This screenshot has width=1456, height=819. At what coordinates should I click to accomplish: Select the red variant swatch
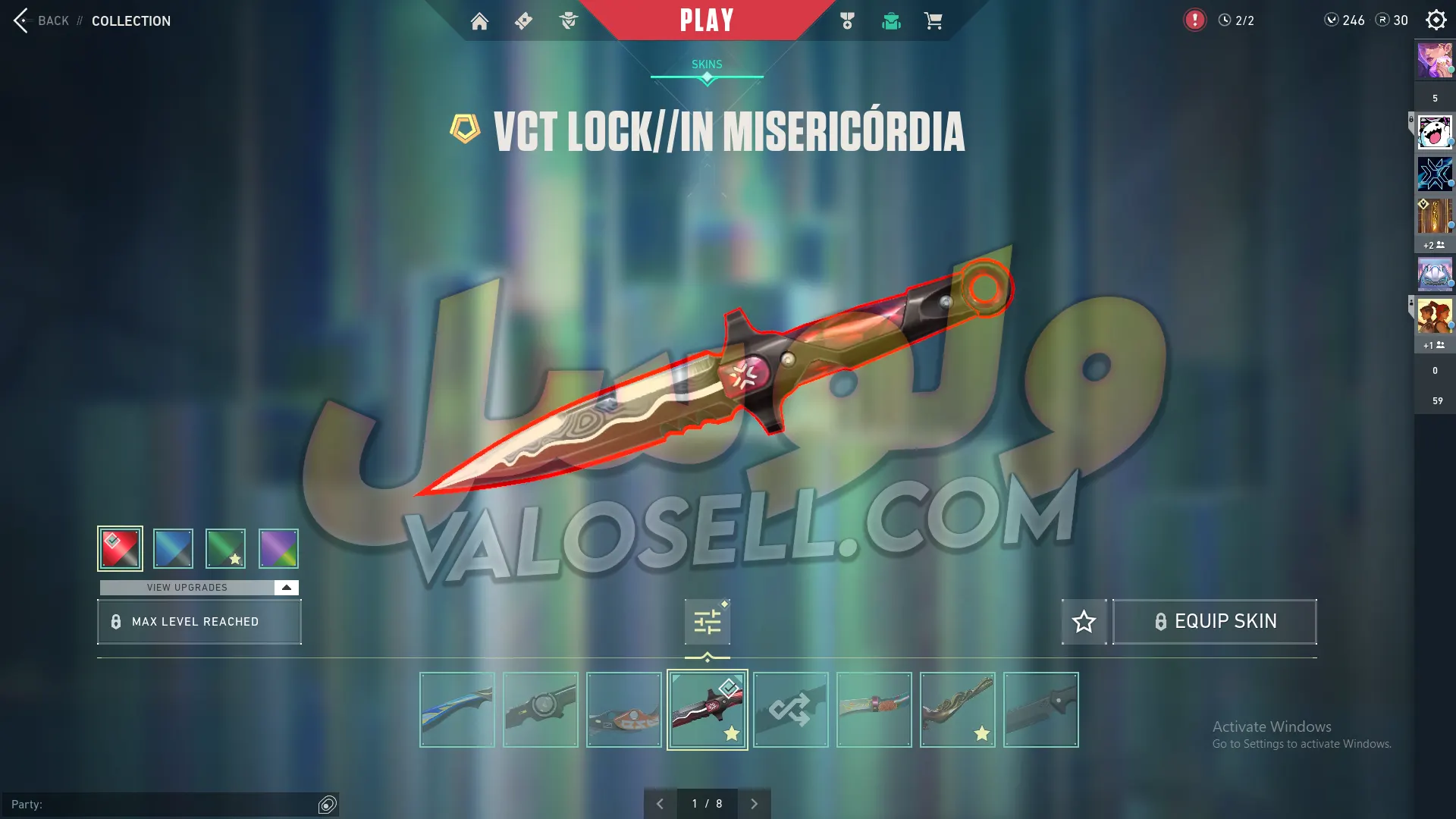click(x=120, y=548)
